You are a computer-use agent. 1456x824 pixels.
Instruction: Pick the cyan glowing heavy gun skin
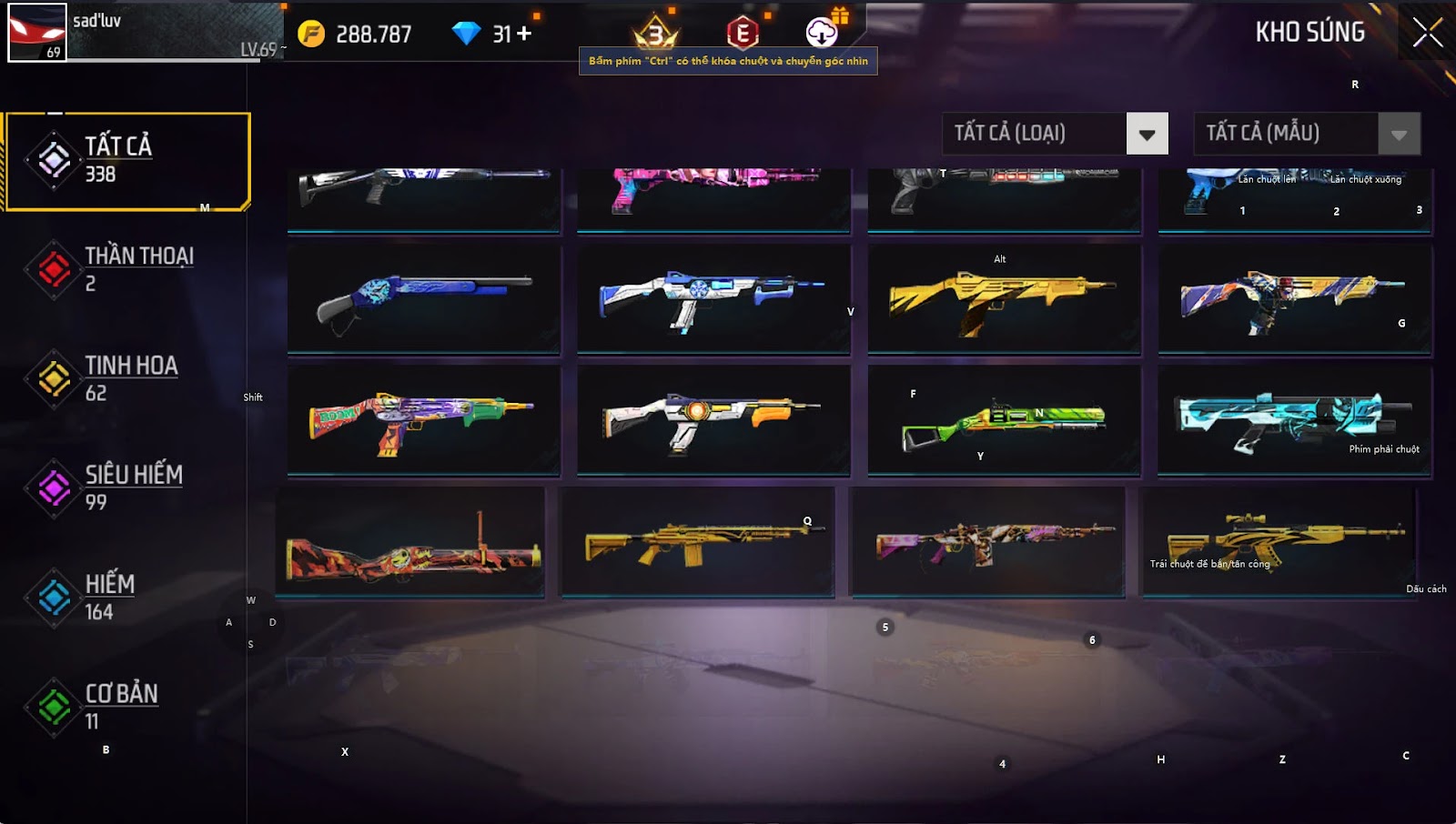(x=1294, y=420)
